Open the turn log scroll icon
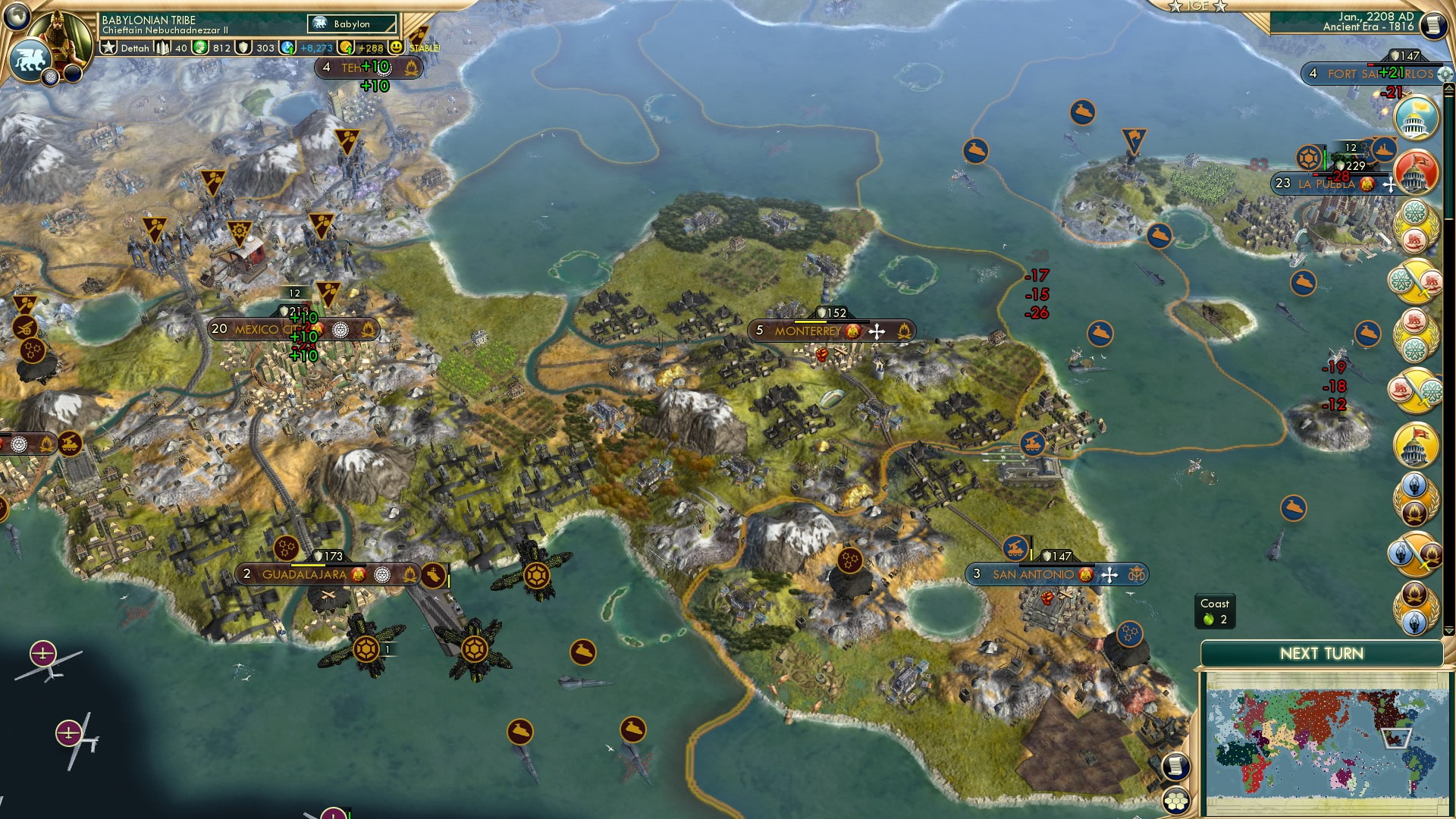Viewport: 1456px width, 819px height. (x=1433, y=25)
